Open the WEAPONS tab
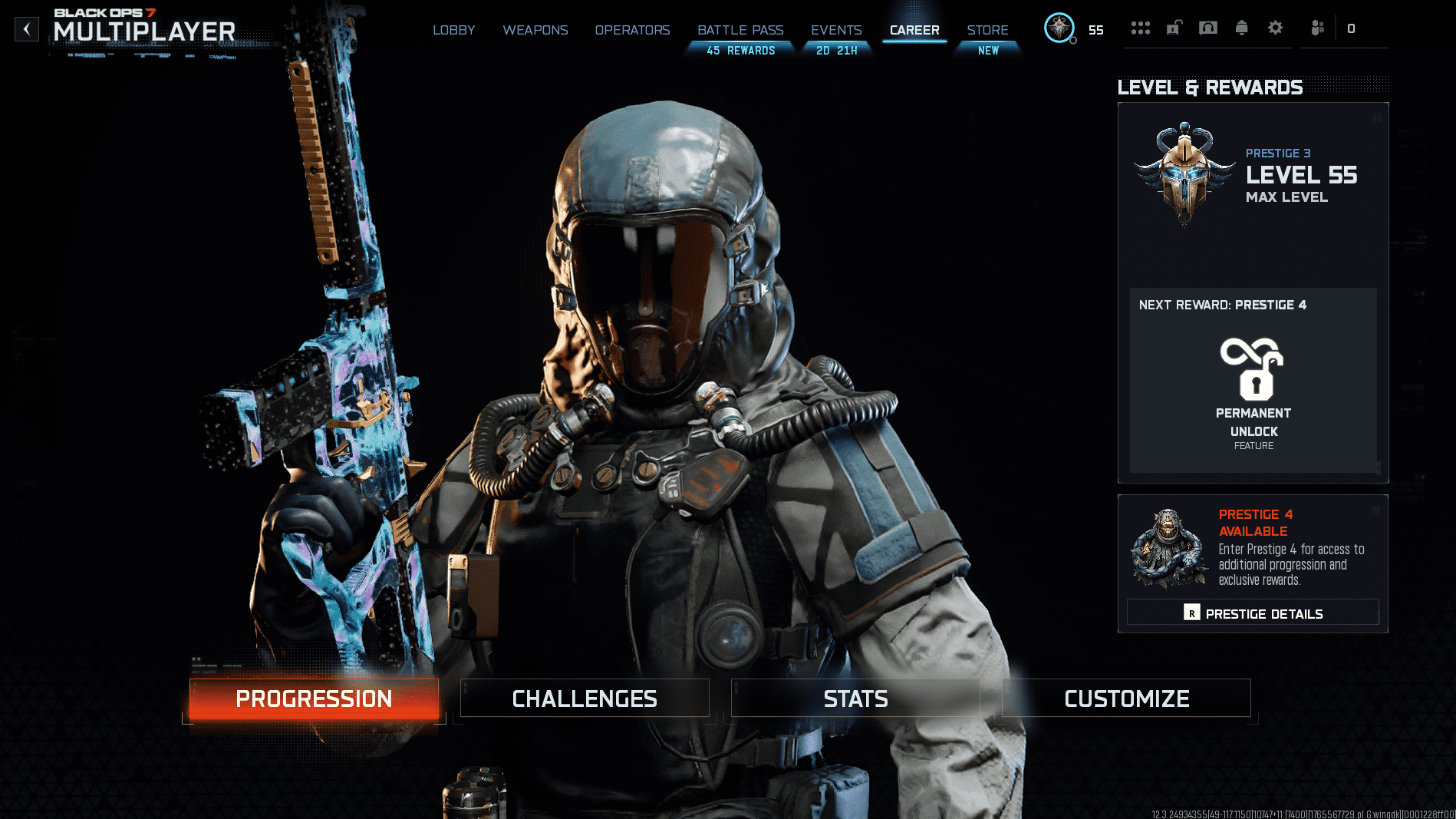The width and height of the screenshot is (1456, 819). (535, 30)
